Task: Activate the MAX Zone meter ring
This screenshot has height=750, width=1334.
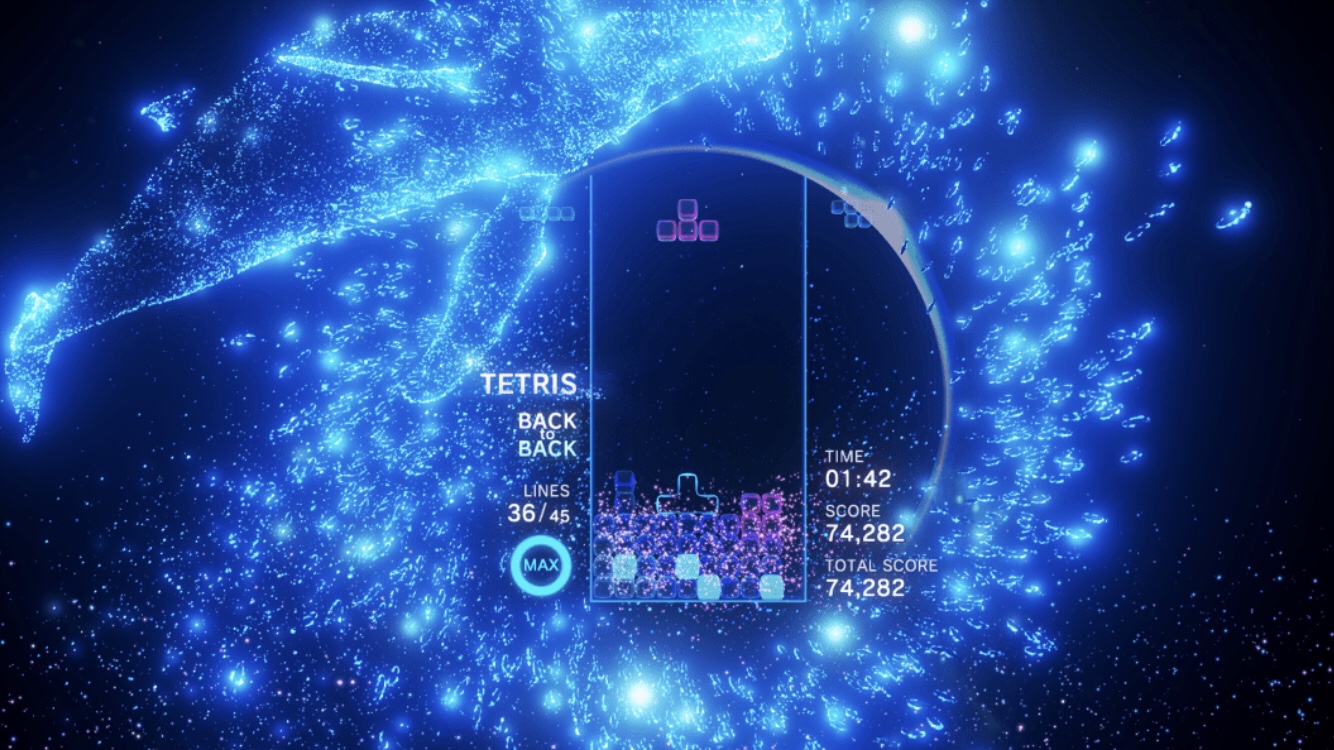Action: pos(541,567)
